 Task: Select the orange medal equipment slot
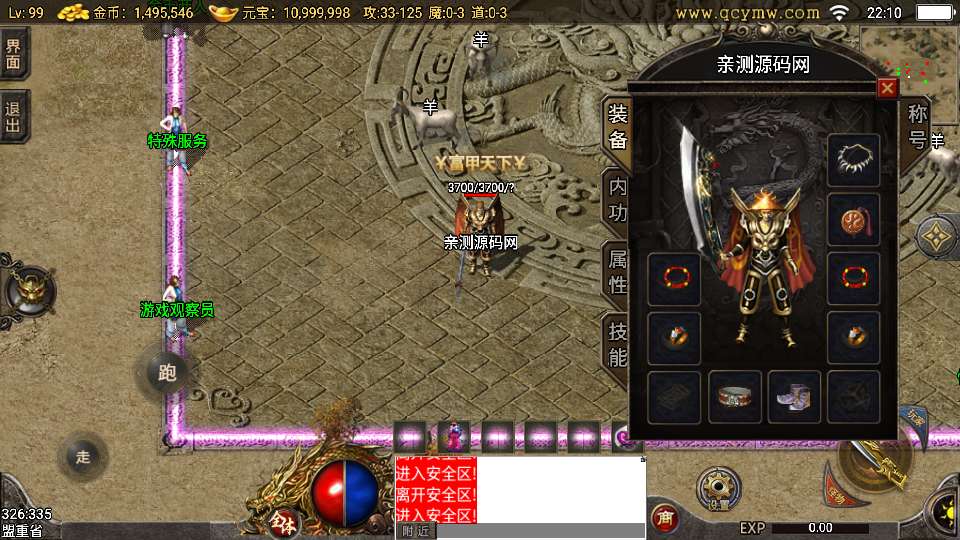point(854,219)
